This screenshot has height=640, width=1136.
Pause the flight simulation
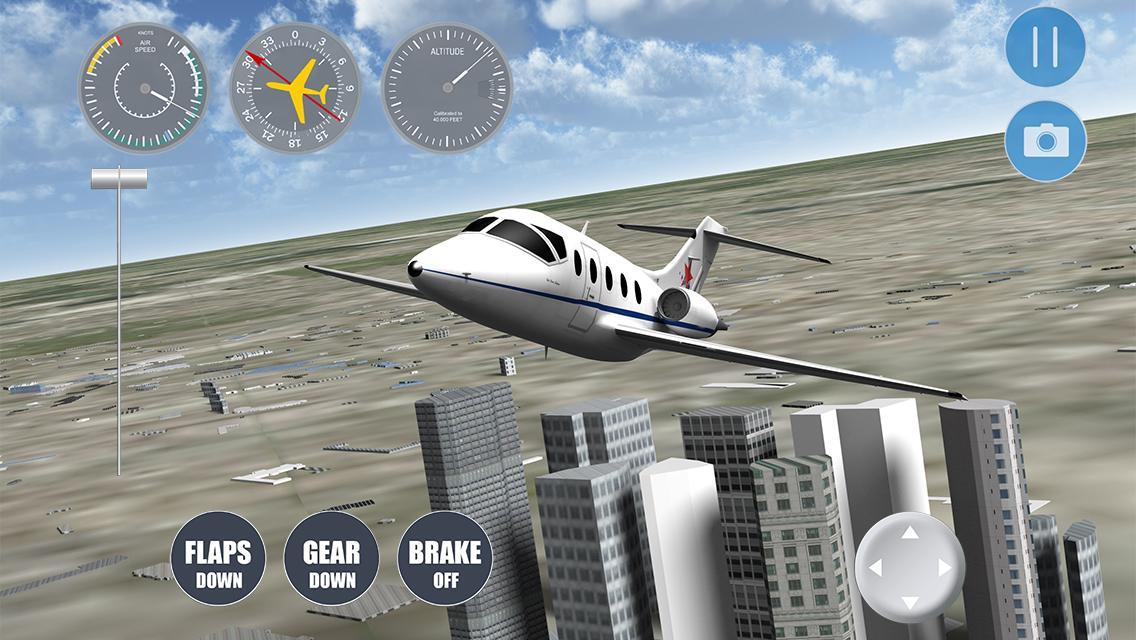coord(1045,46)
